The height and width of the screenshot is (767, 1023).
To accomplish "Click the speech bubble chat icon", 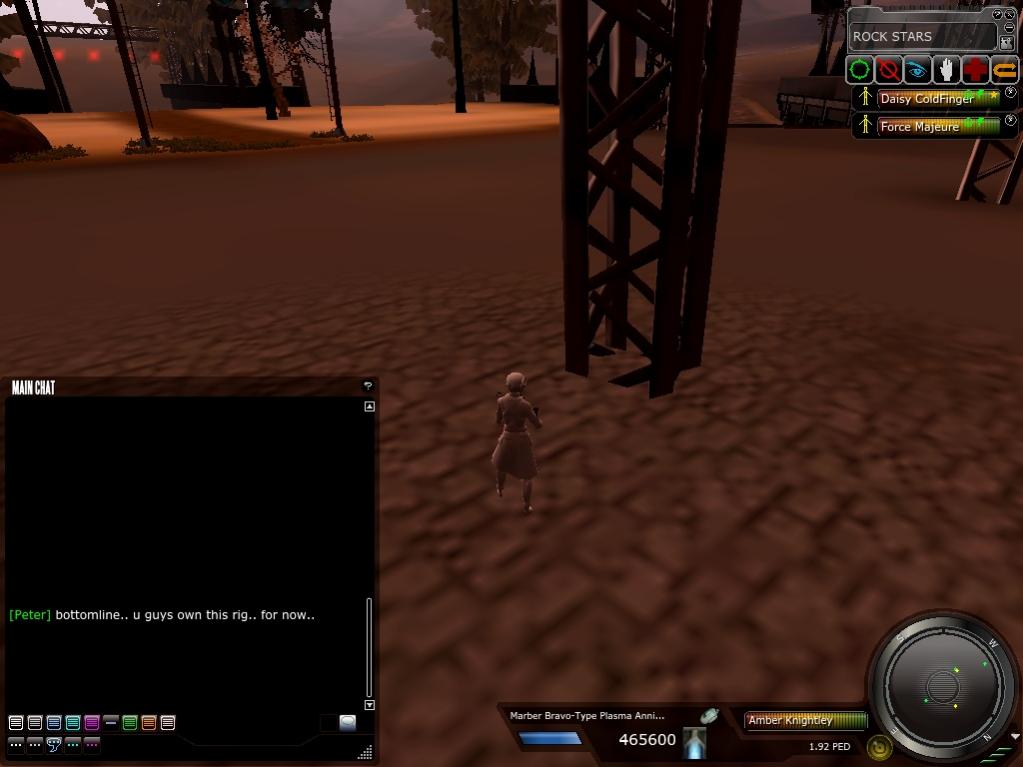I will tap(54, 744).
